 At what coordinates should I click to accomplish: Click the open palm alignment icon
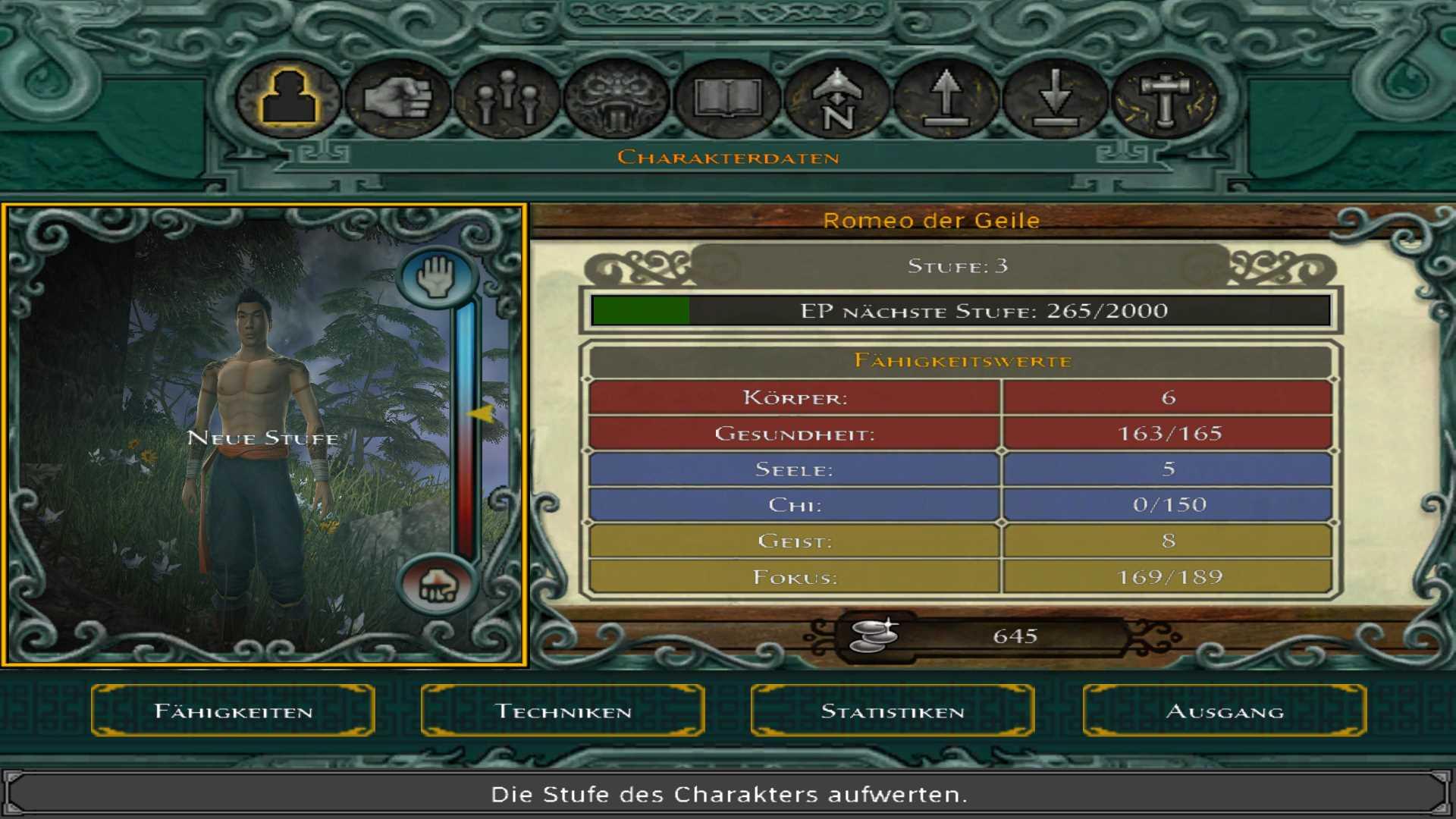click(x=438, y=277)
